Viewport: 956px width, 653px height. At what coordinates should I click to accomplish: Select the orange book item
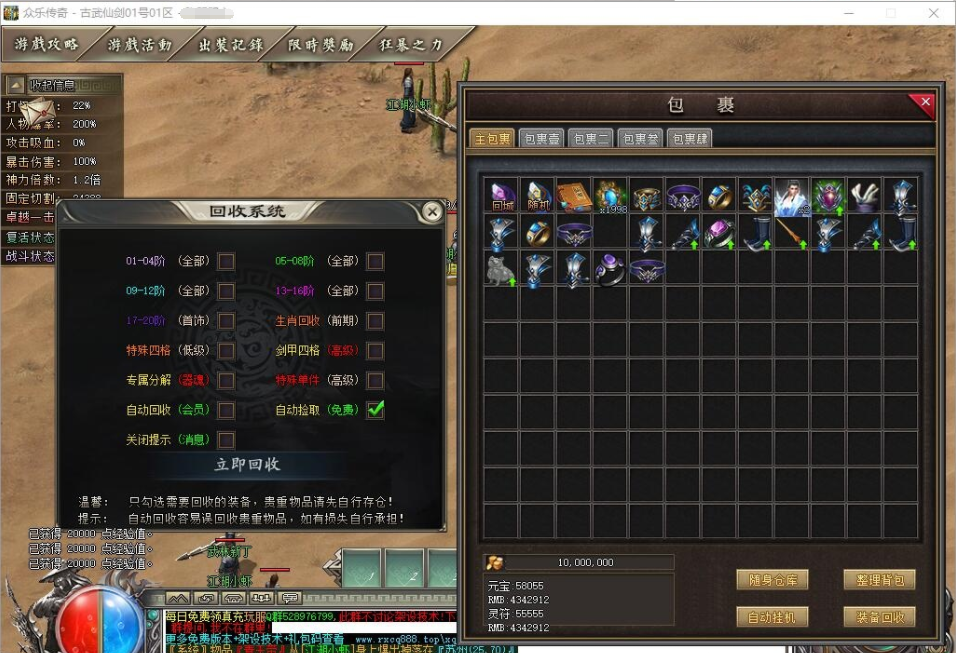pyautogui.click(x=574, y=196)
